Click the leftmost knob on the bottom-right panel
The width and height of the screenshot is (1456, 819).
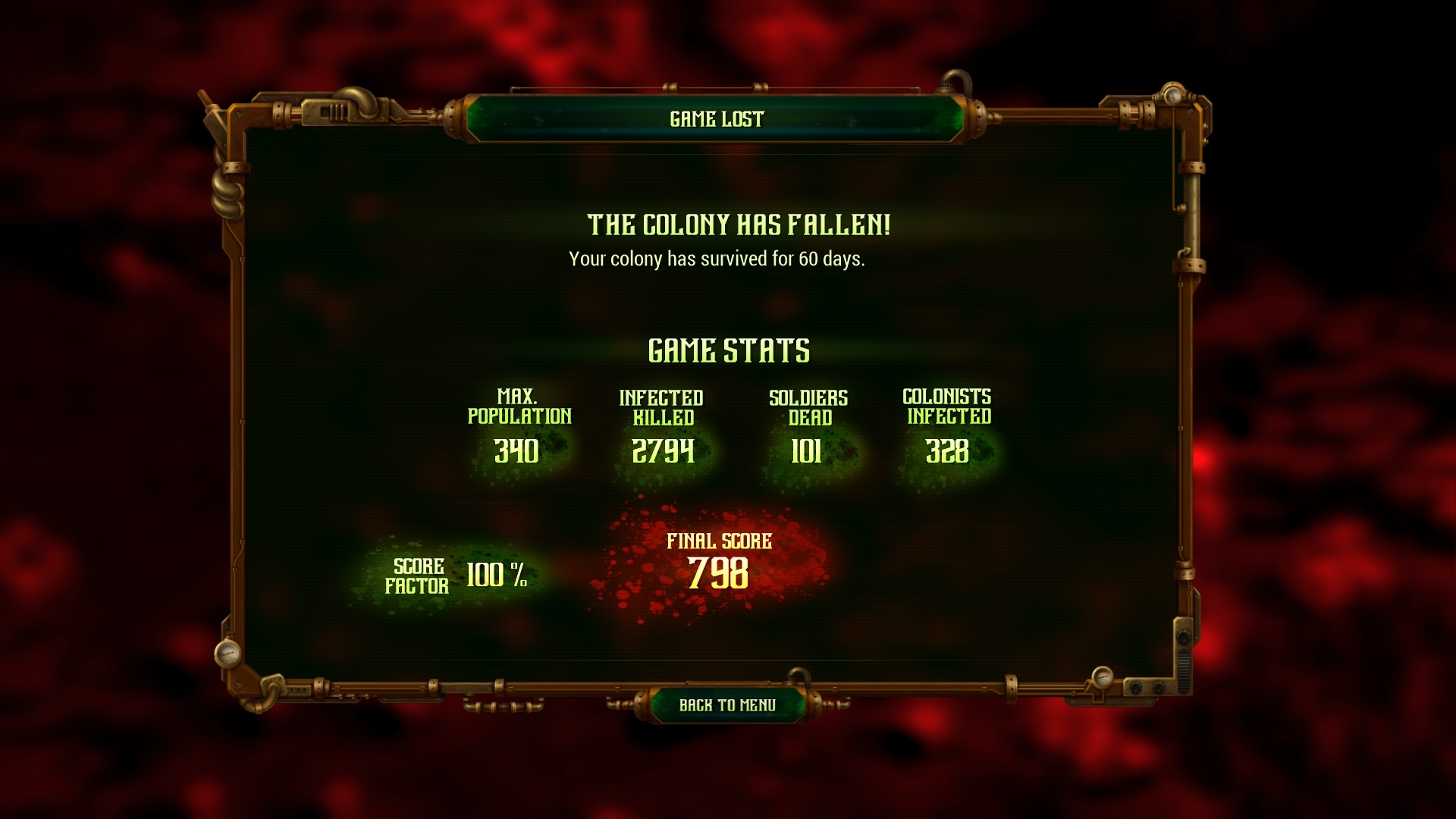click(x=1135, y=688)
